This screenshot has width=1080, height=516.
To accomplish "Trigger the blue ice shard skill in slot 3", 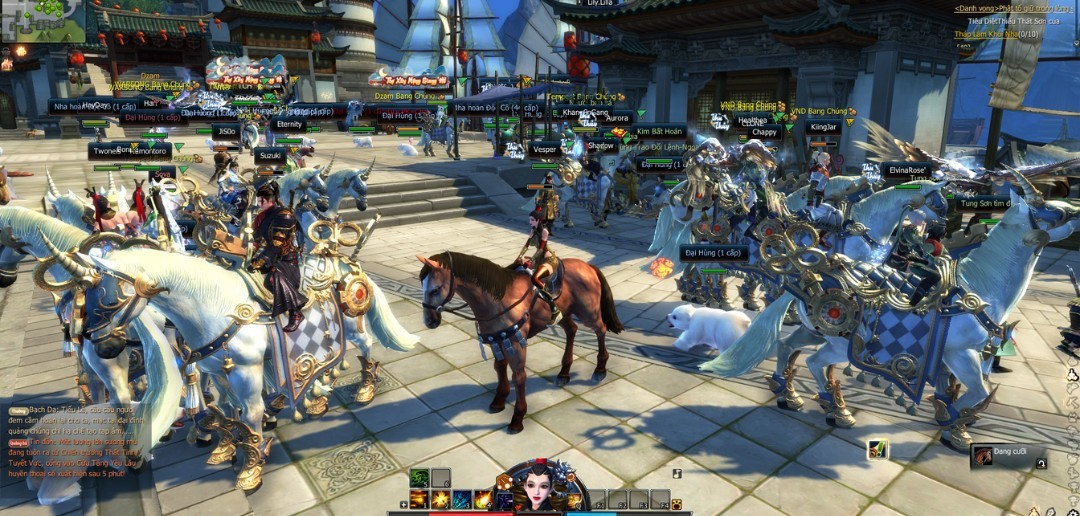I will pos(462,499).
